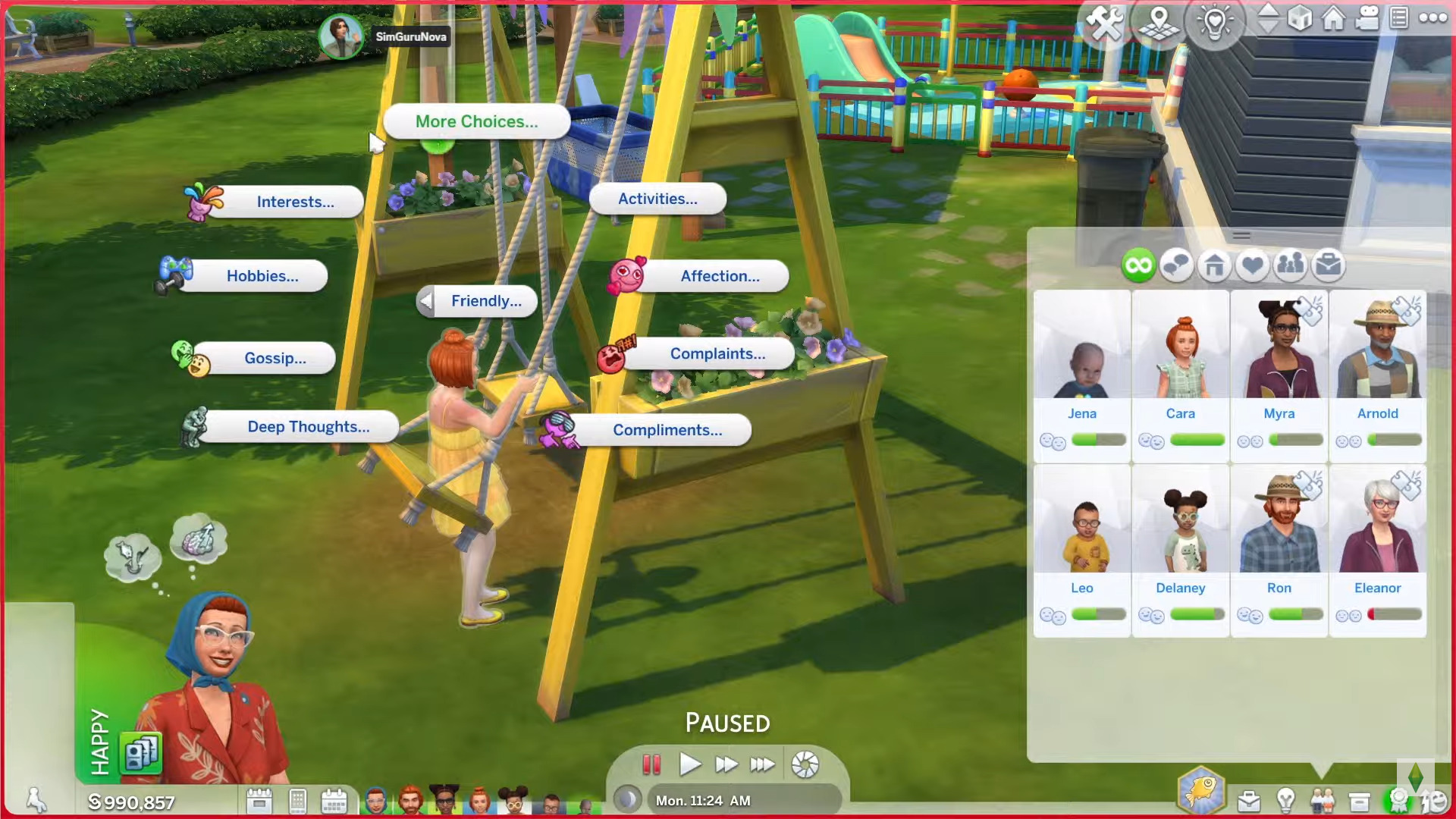Select the Complaints option
The image size is (1456, 819).
coord(717,353)
